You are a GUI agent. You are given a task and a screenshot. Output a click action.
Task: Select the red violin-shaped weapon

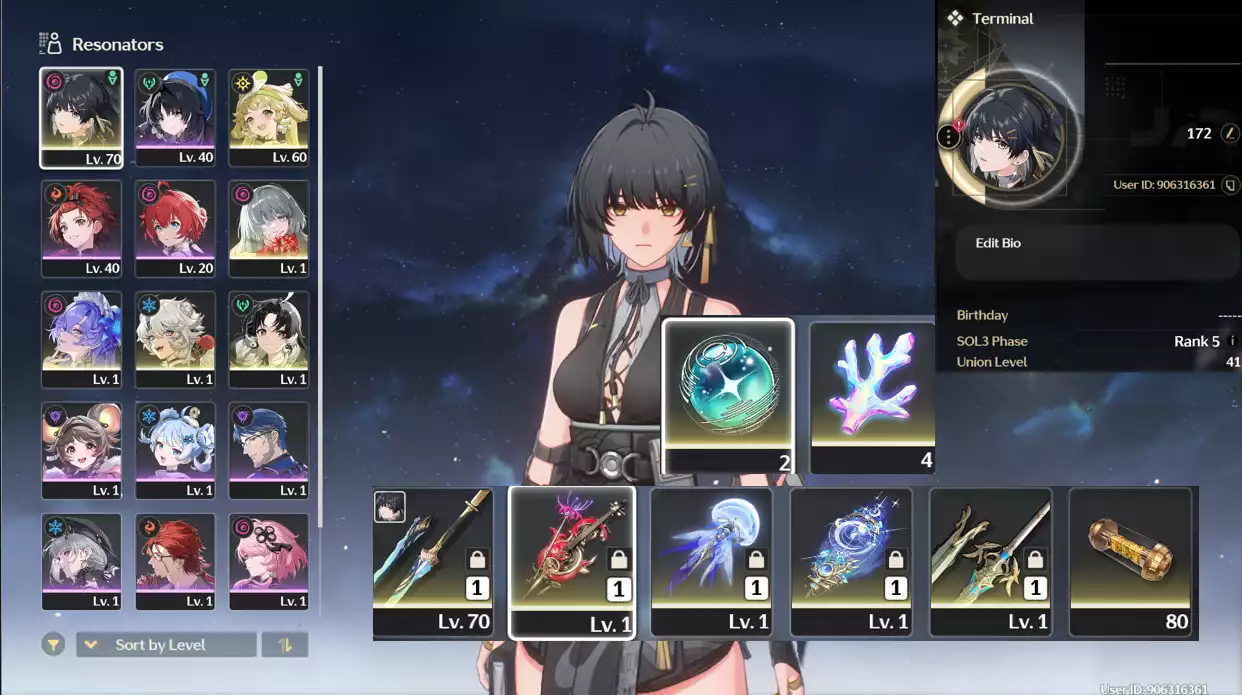(x=572, y=562)
